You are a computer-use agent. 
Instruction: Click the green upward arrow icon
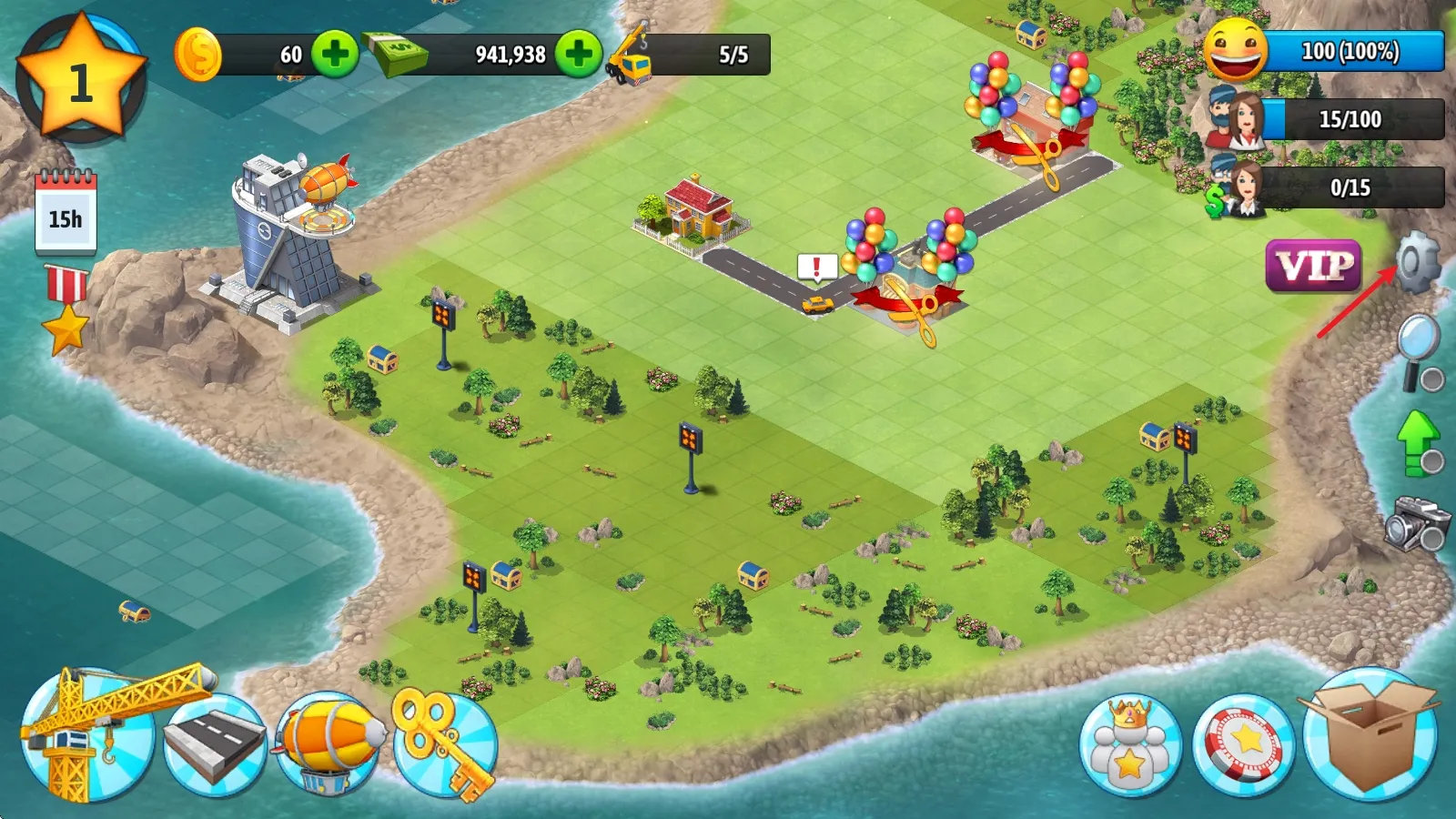(x=1418, y=442)
